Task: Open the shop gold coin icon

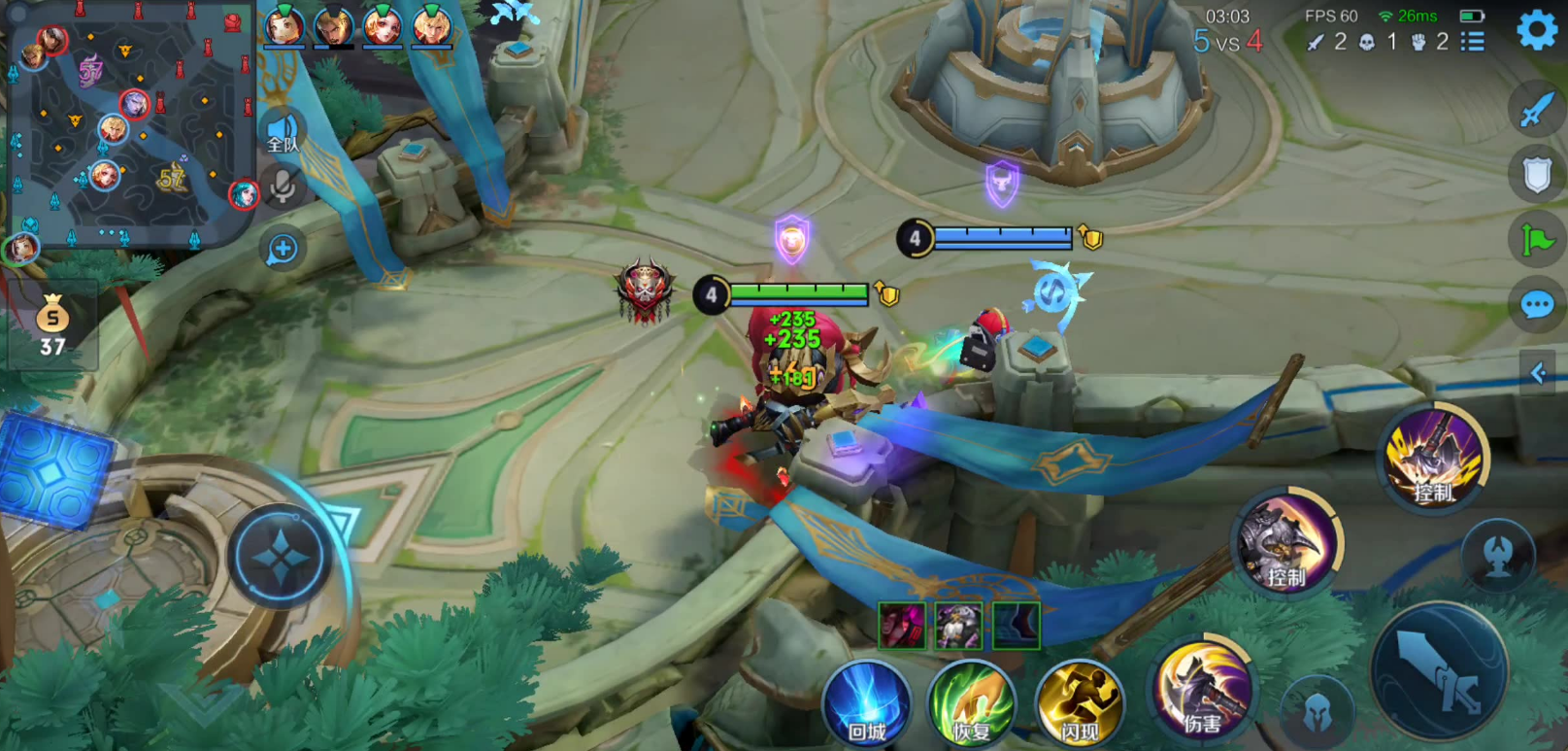Action: click(x=52, y=325)
